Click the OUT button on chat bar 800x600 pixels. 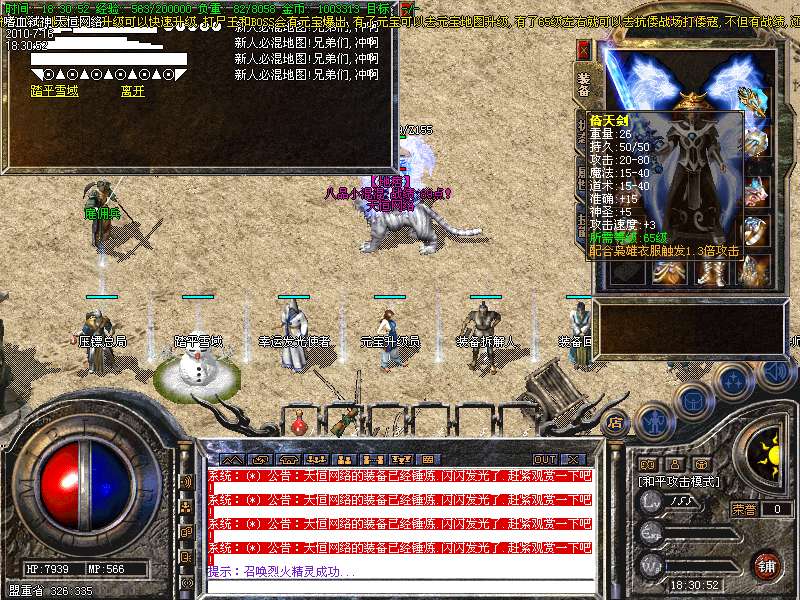click(x=544, y=459)
